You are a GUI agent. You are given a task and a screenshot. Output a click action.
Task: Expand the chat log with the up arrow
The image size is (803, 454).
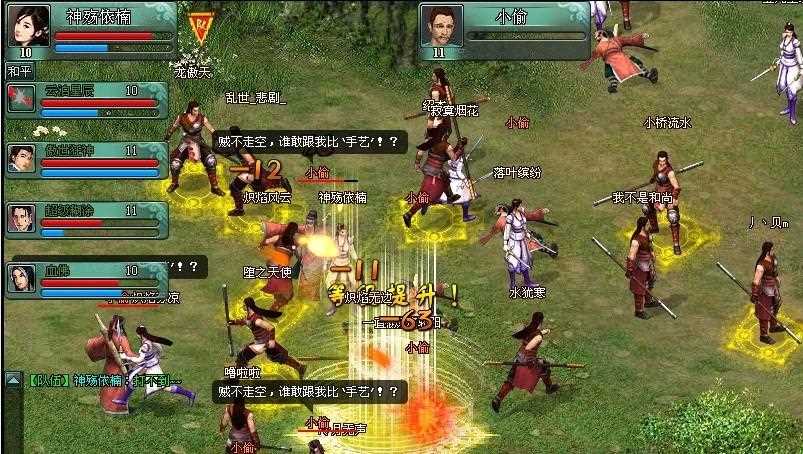13,379
